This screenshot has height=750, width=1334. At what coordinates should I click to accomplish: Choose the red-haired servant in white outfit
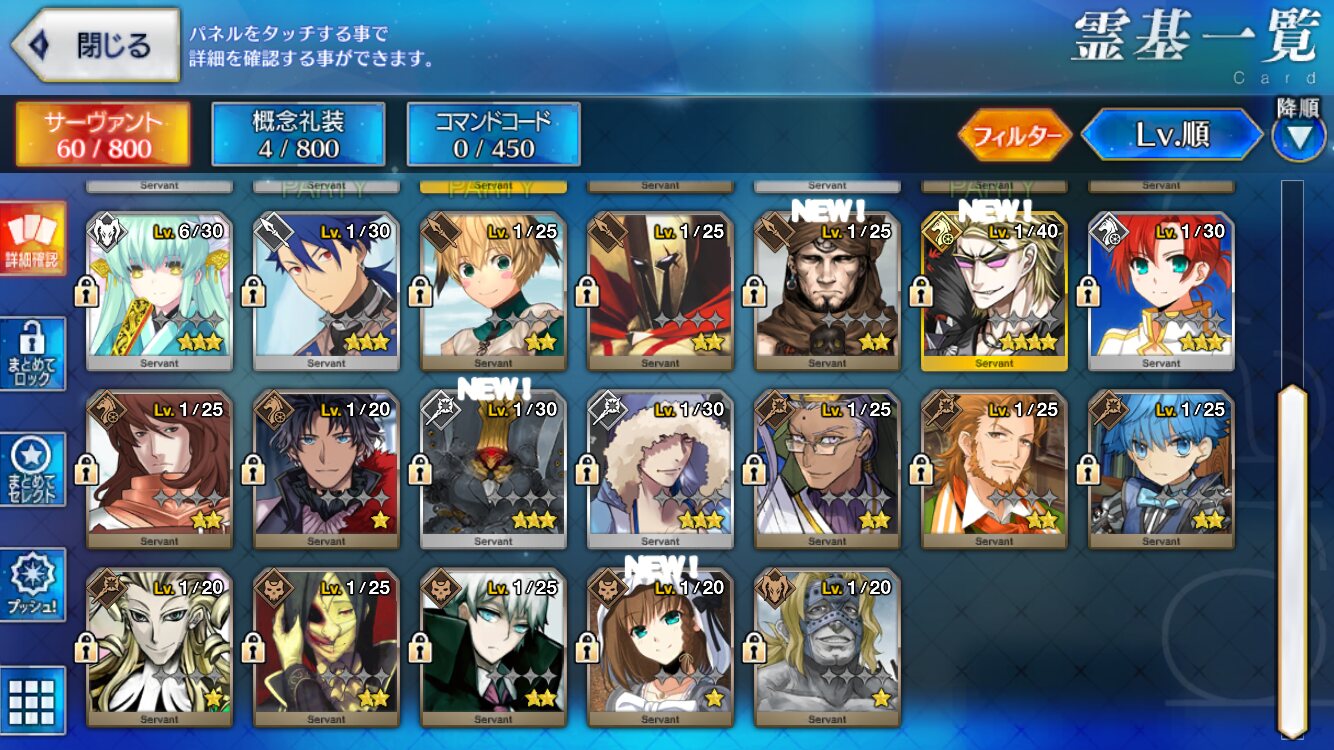1161,292
